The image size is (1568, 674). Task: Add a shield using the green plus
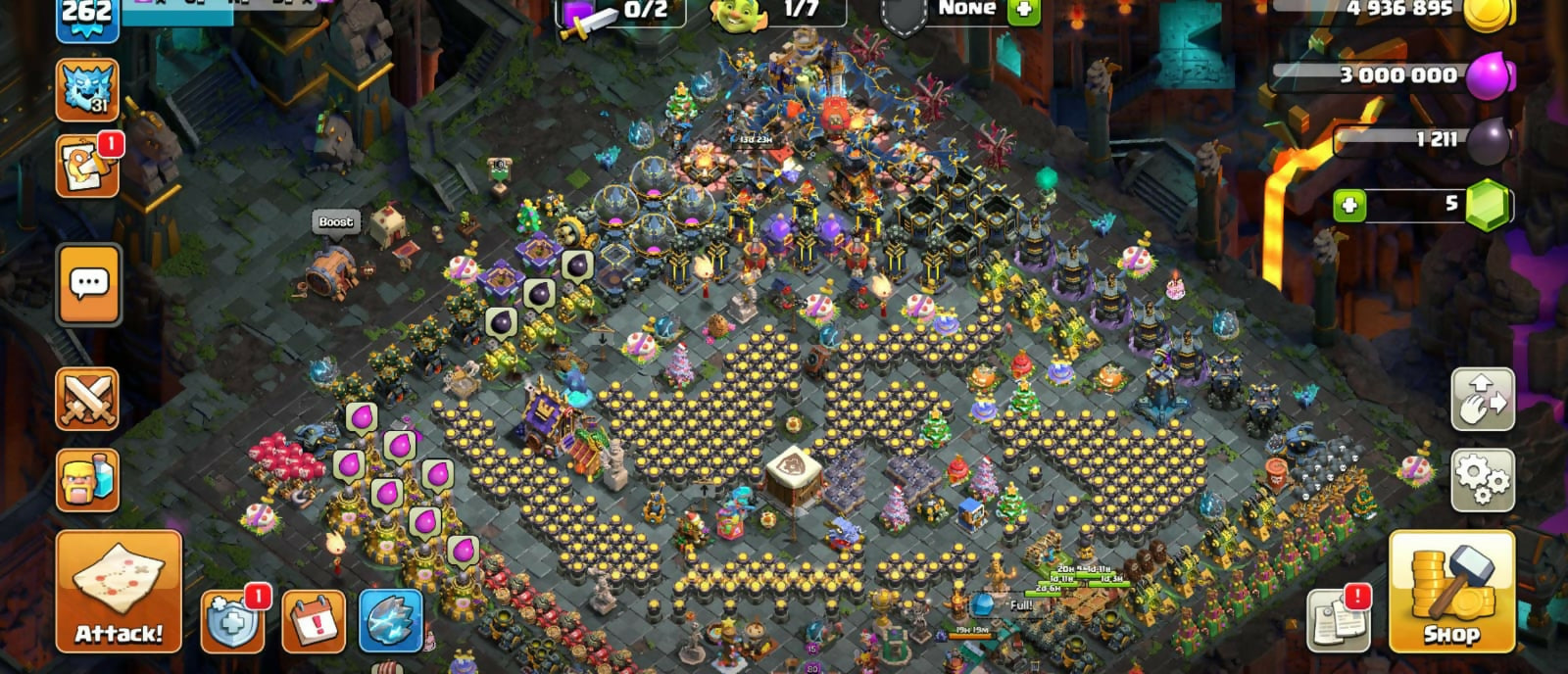pos(1024,11)
